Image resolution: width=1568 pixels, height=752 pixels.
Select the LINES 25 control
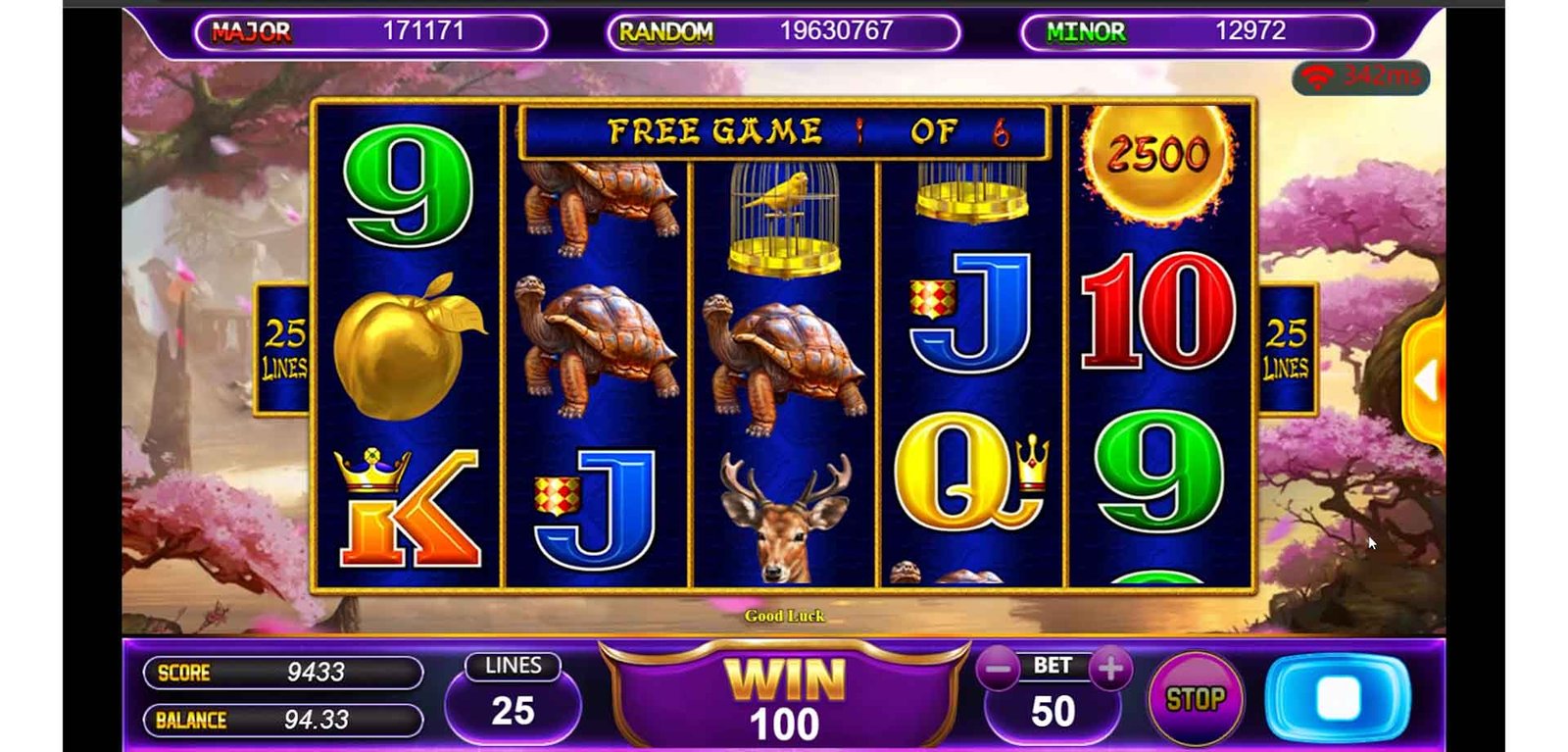(513, 698)
